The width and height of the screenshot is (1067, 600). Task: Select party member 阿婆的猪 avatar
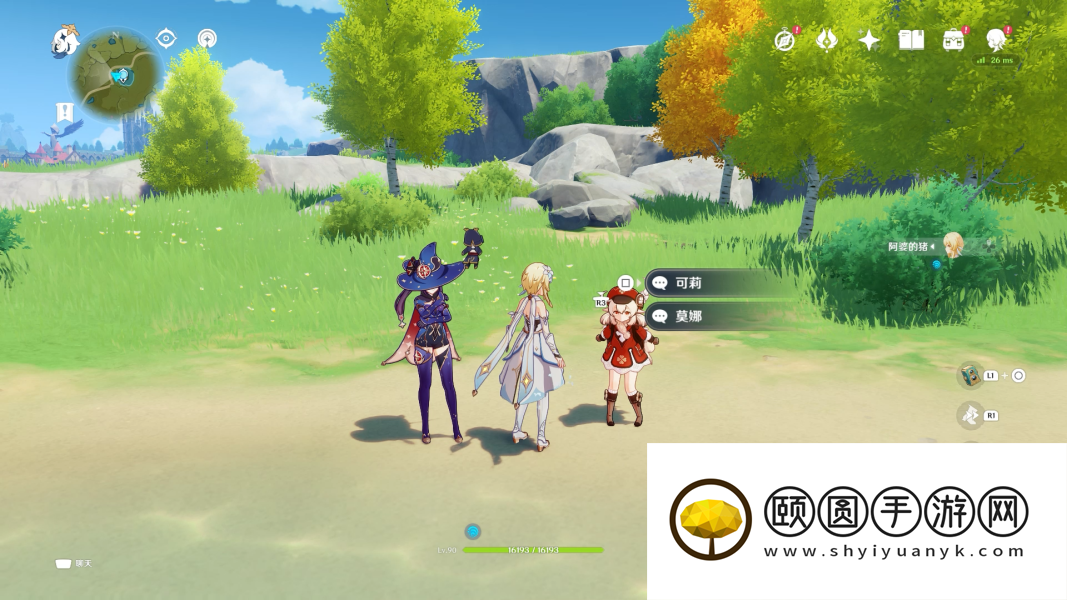pos(953,245)
